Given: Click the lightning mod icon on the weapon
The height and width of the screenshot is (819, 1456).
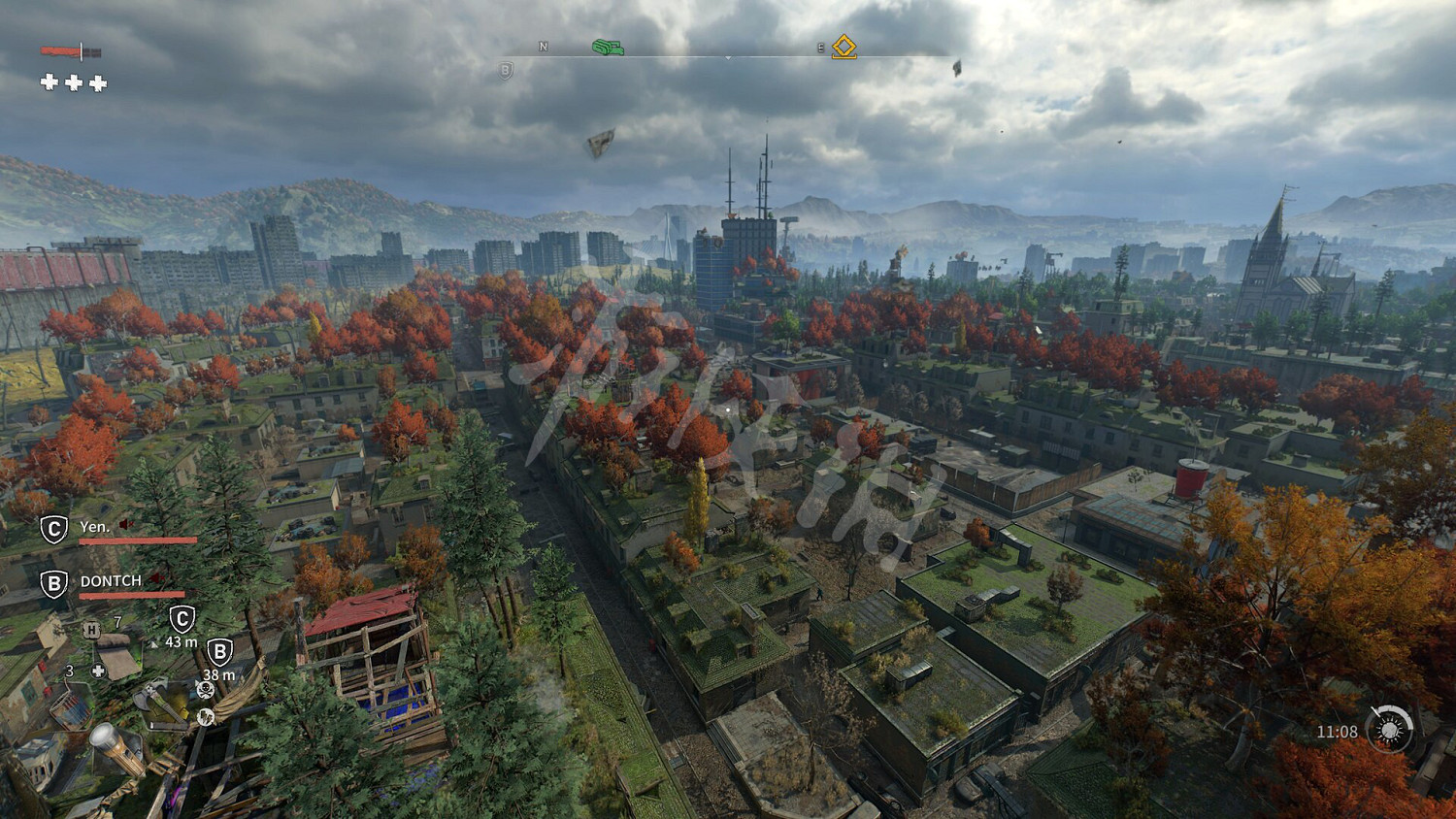Looking at the screenshot, I should [205, 717].
